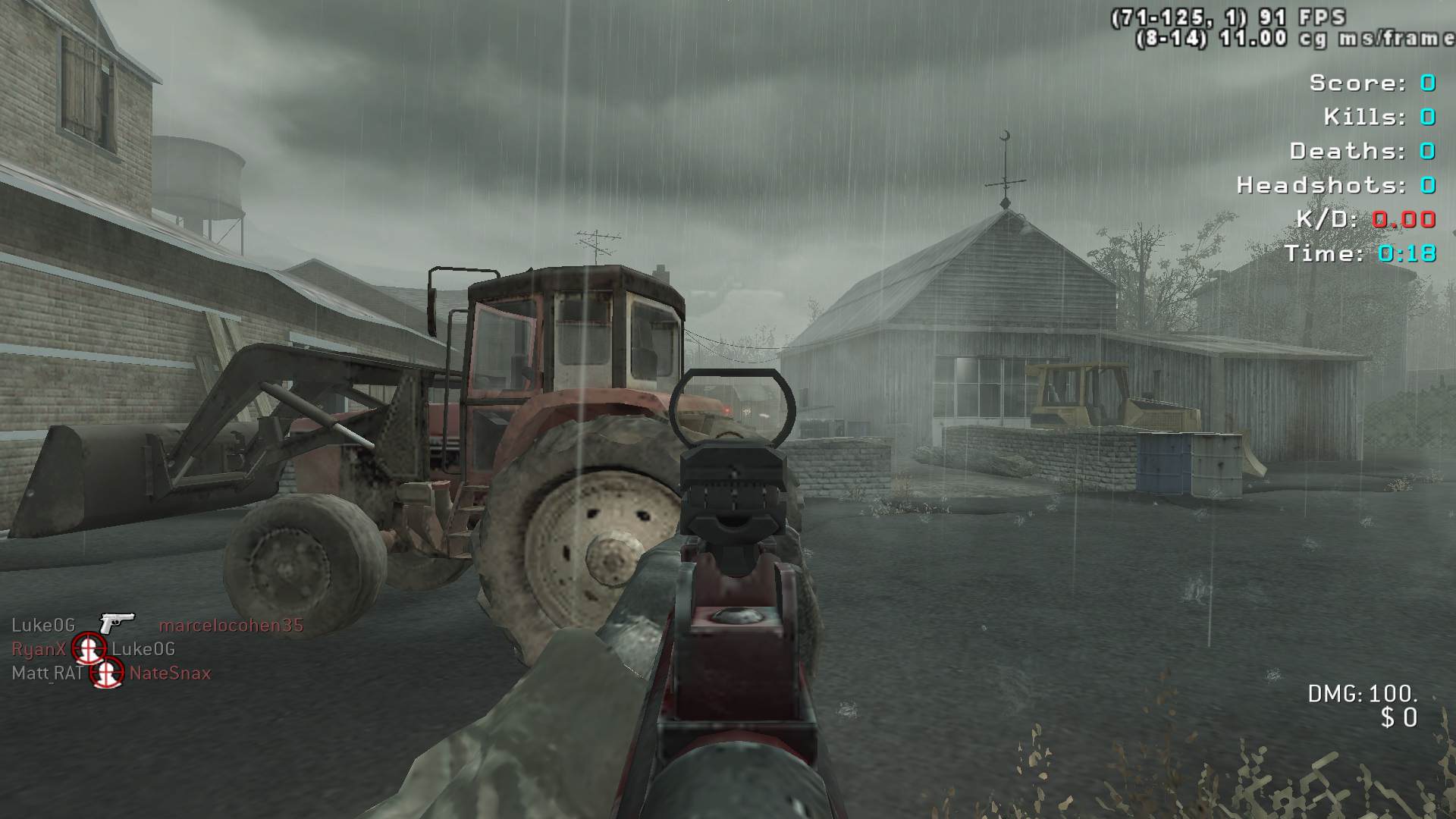Select marcelocohen35 in the killfeed

pos(231,626)
